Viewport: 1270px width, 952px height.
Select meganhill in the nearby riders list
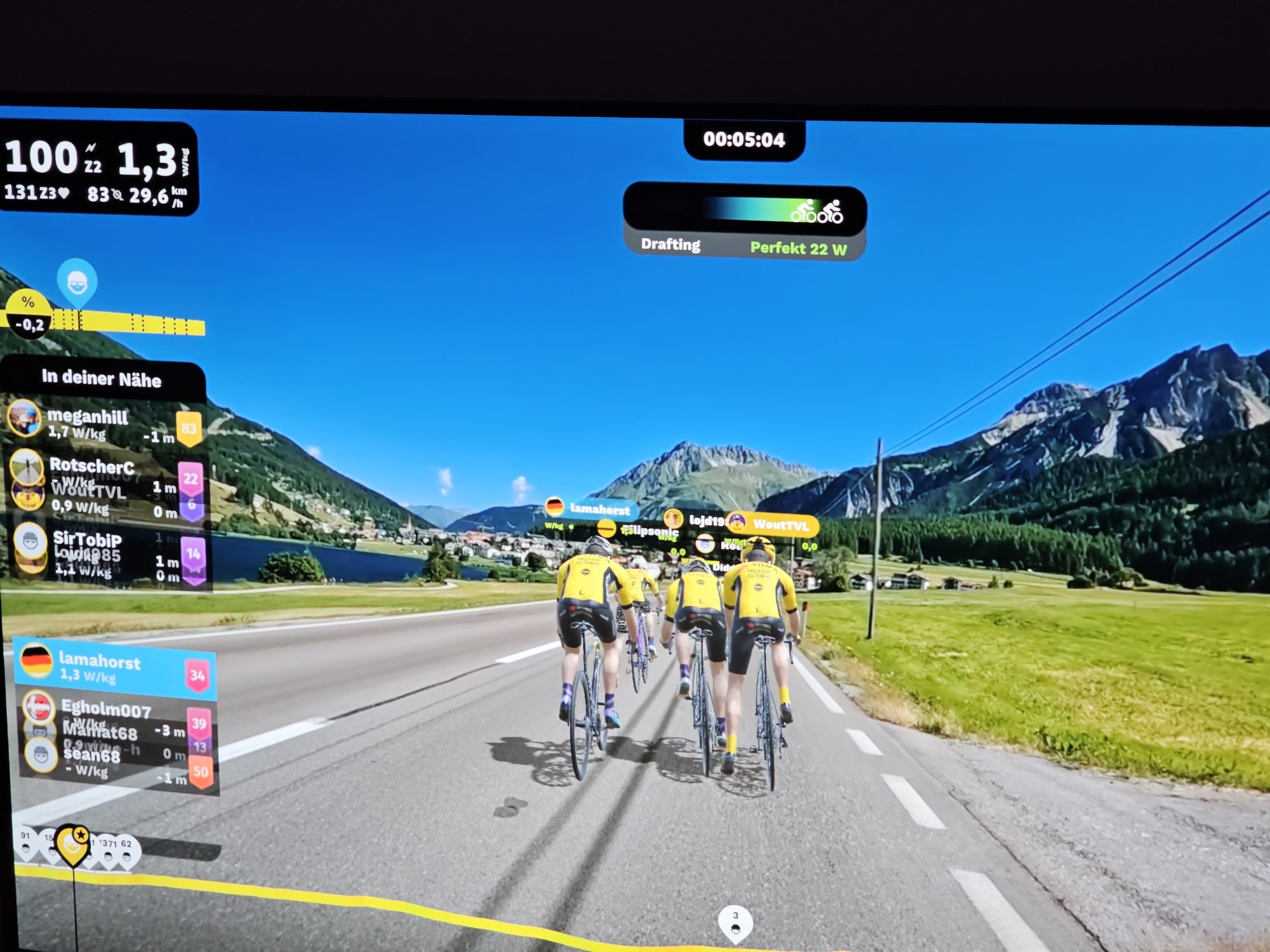click(102, 424)
